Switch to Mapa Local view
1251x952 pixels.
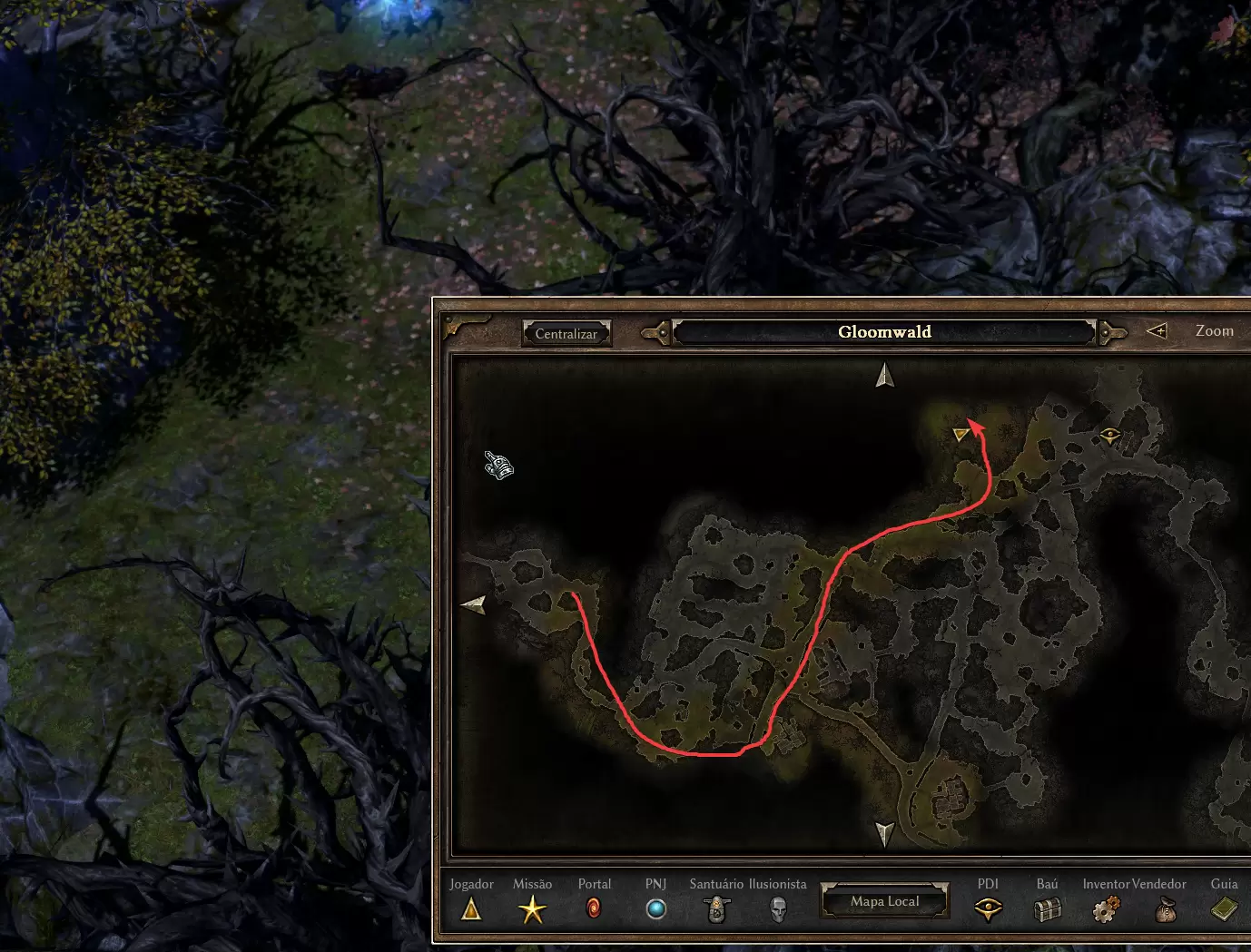885,901
